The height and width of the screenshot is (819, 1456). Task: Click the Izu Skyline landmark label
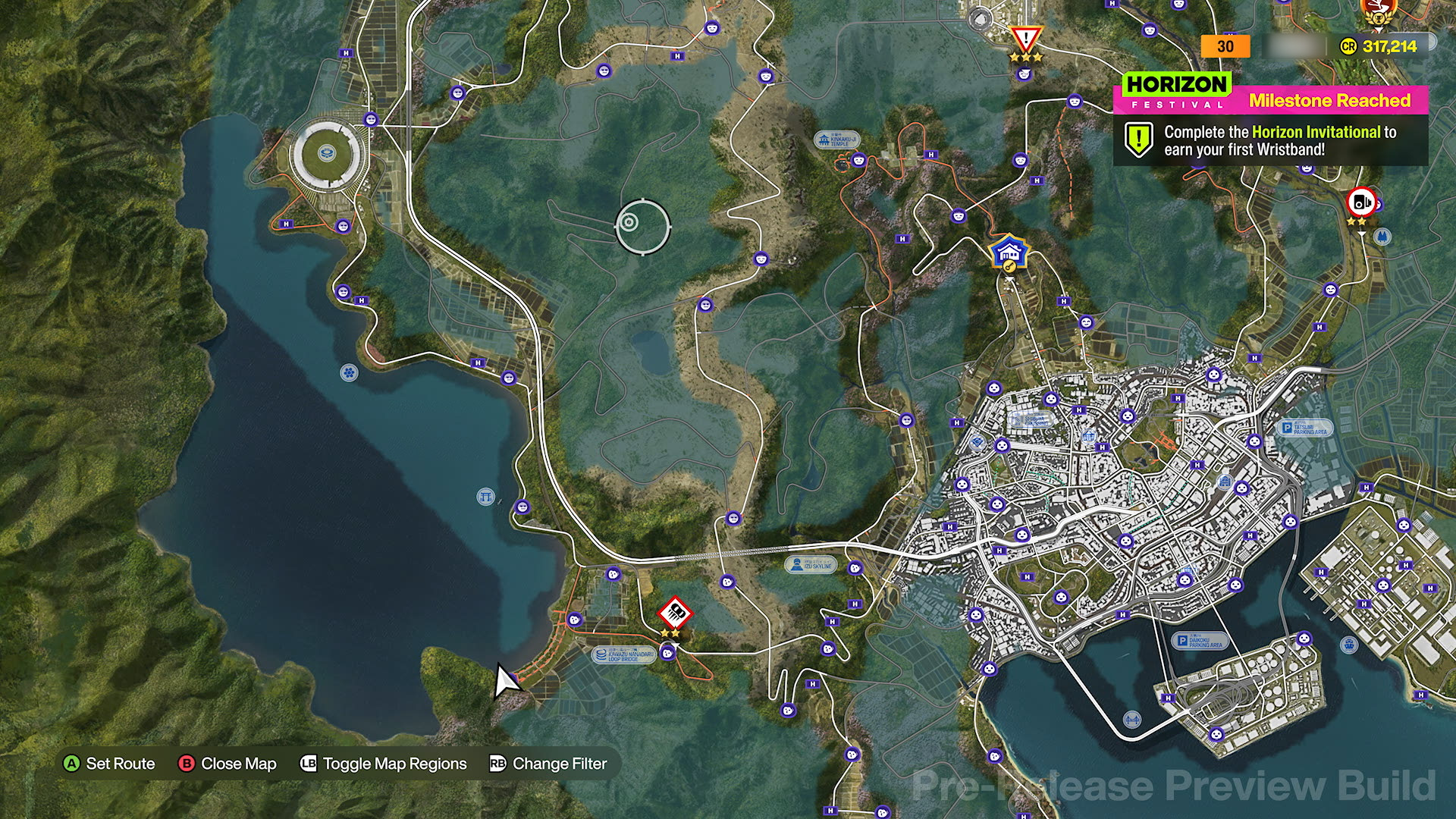pyautogui.click(x=810, y=564)
